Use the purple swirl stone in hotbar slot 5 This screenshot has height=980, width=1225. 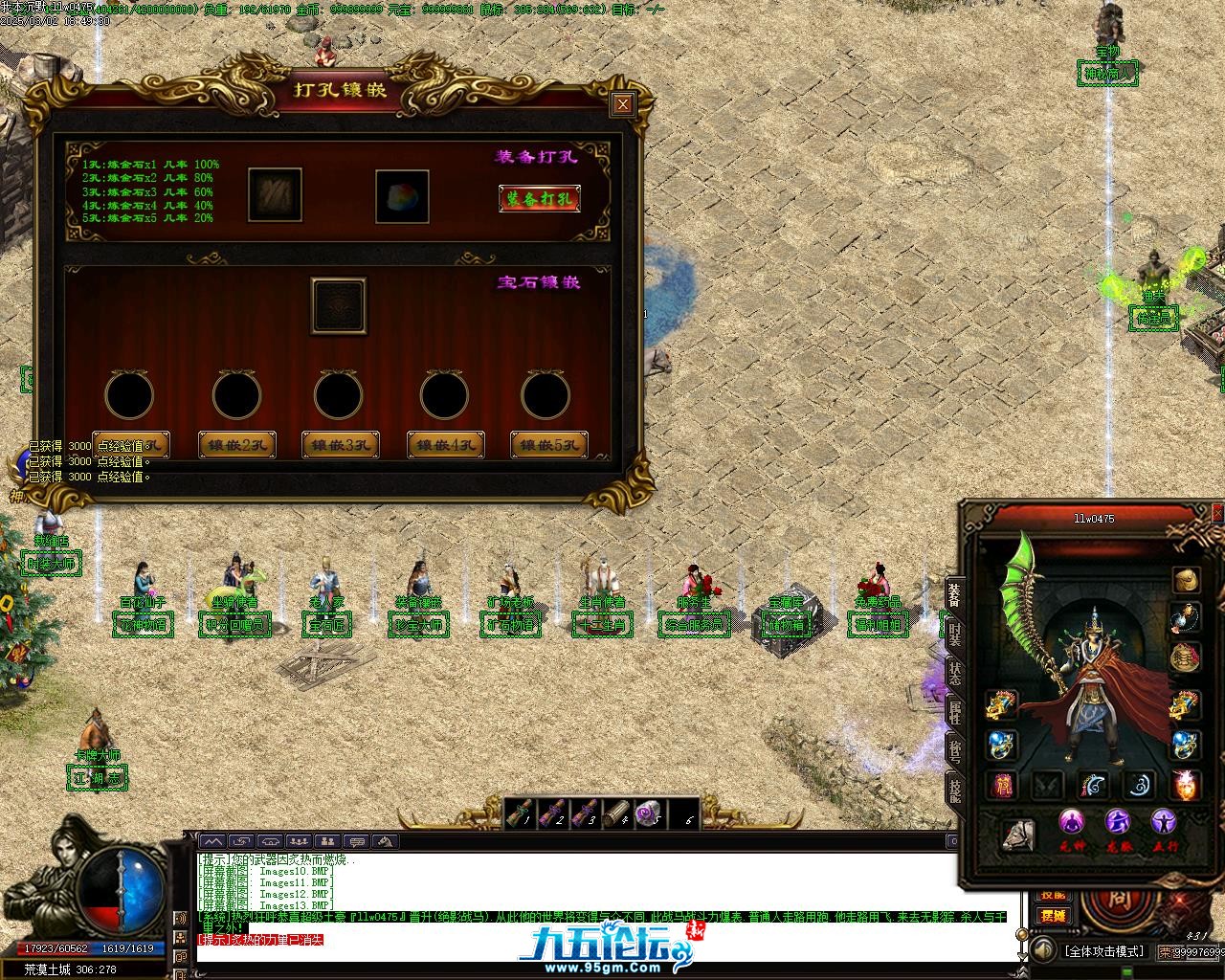click(x=650, y=813)
